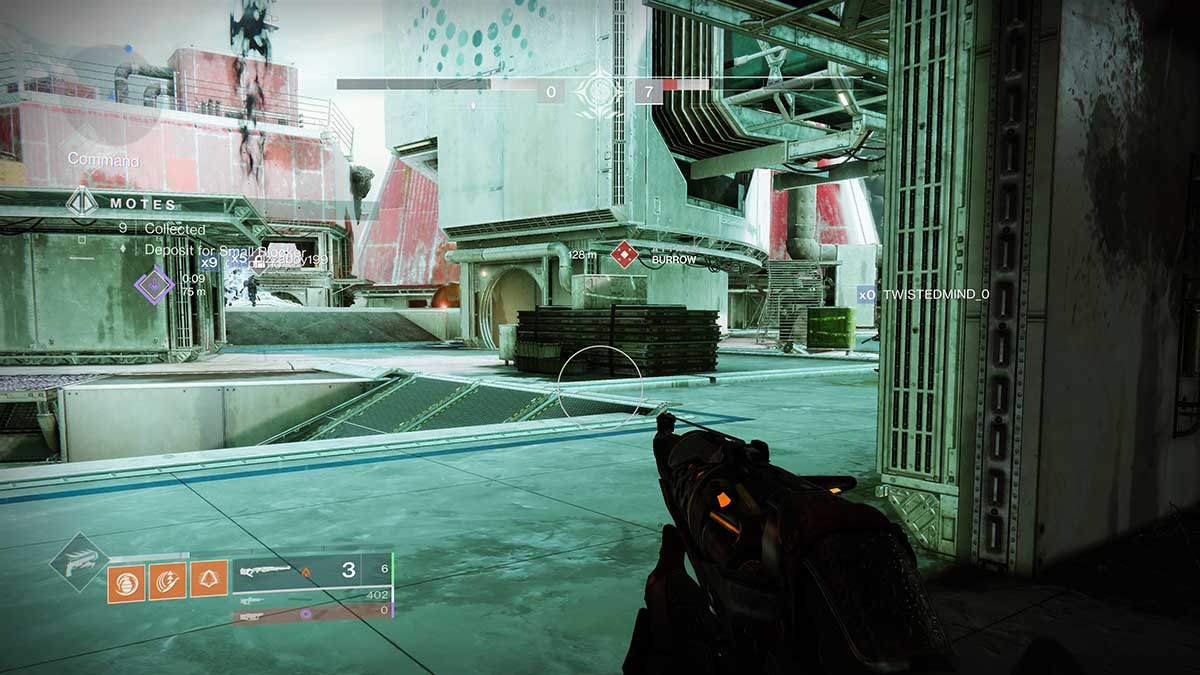Select the equipped kinetic weapon slot
The width and height of the screenshot is (1200, 675).
[x=312, y=572]
